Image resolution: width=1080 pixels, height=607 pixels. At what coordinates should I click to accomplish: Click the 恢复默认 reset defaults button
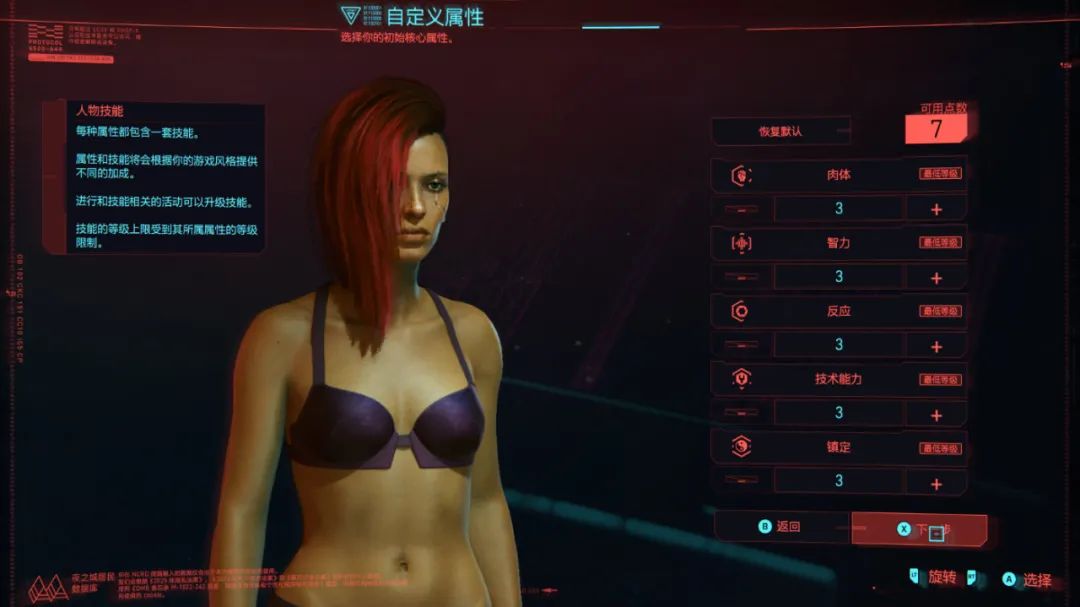(x=781, y=131)
